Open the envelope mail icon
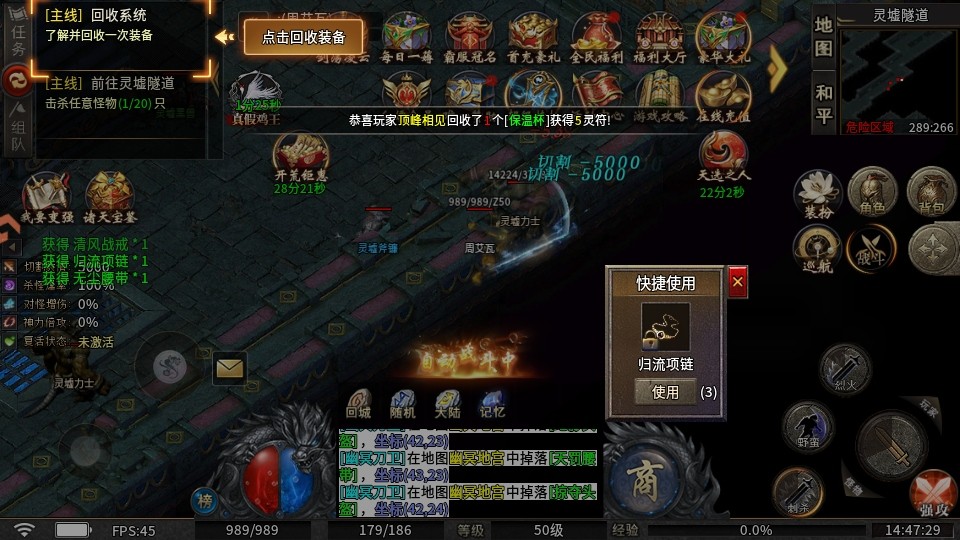Screen dimensions: 960x540 [230, 368]
